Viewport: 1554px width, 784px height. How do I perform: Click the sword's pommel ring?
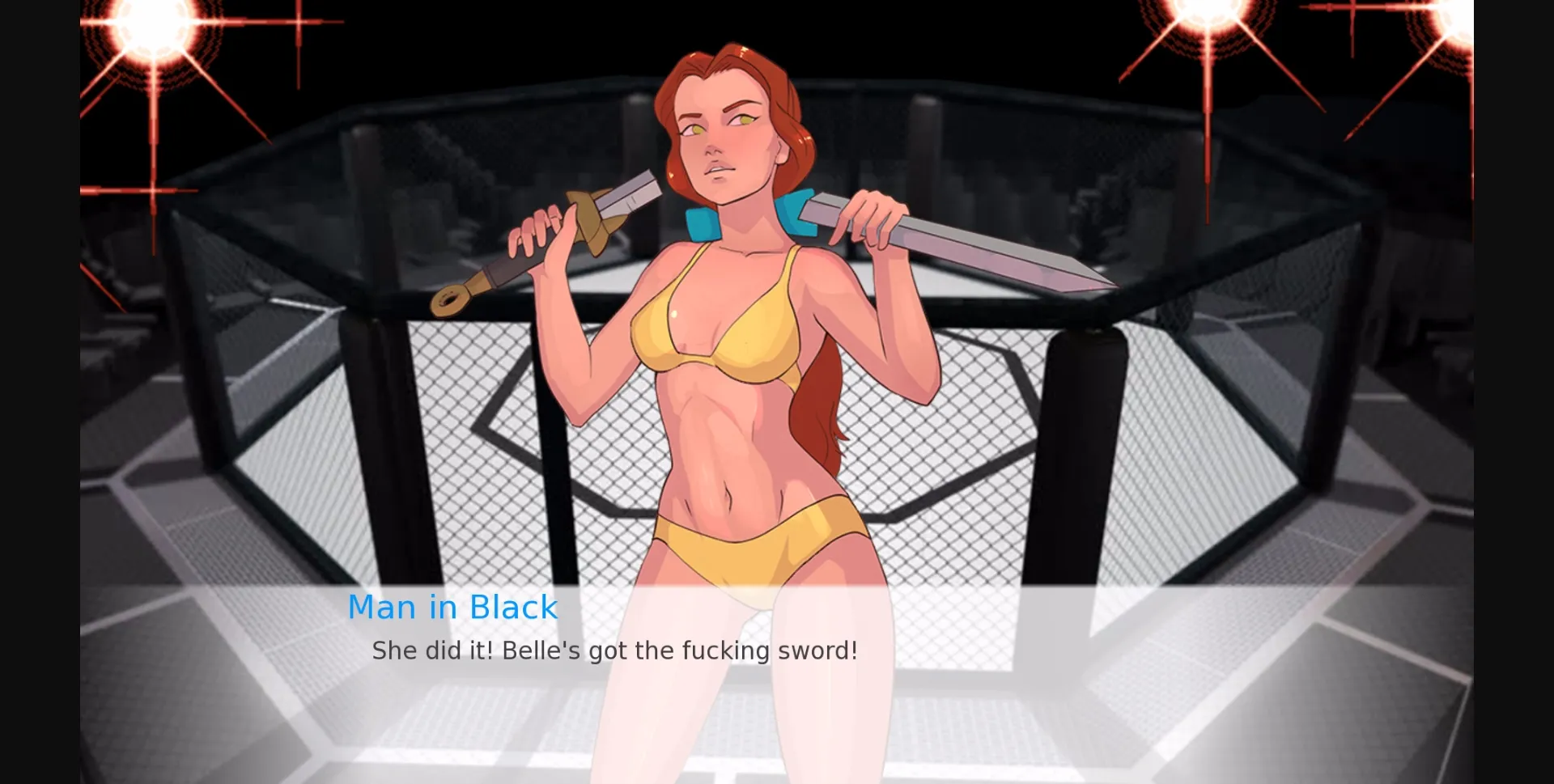click(450, 302)
